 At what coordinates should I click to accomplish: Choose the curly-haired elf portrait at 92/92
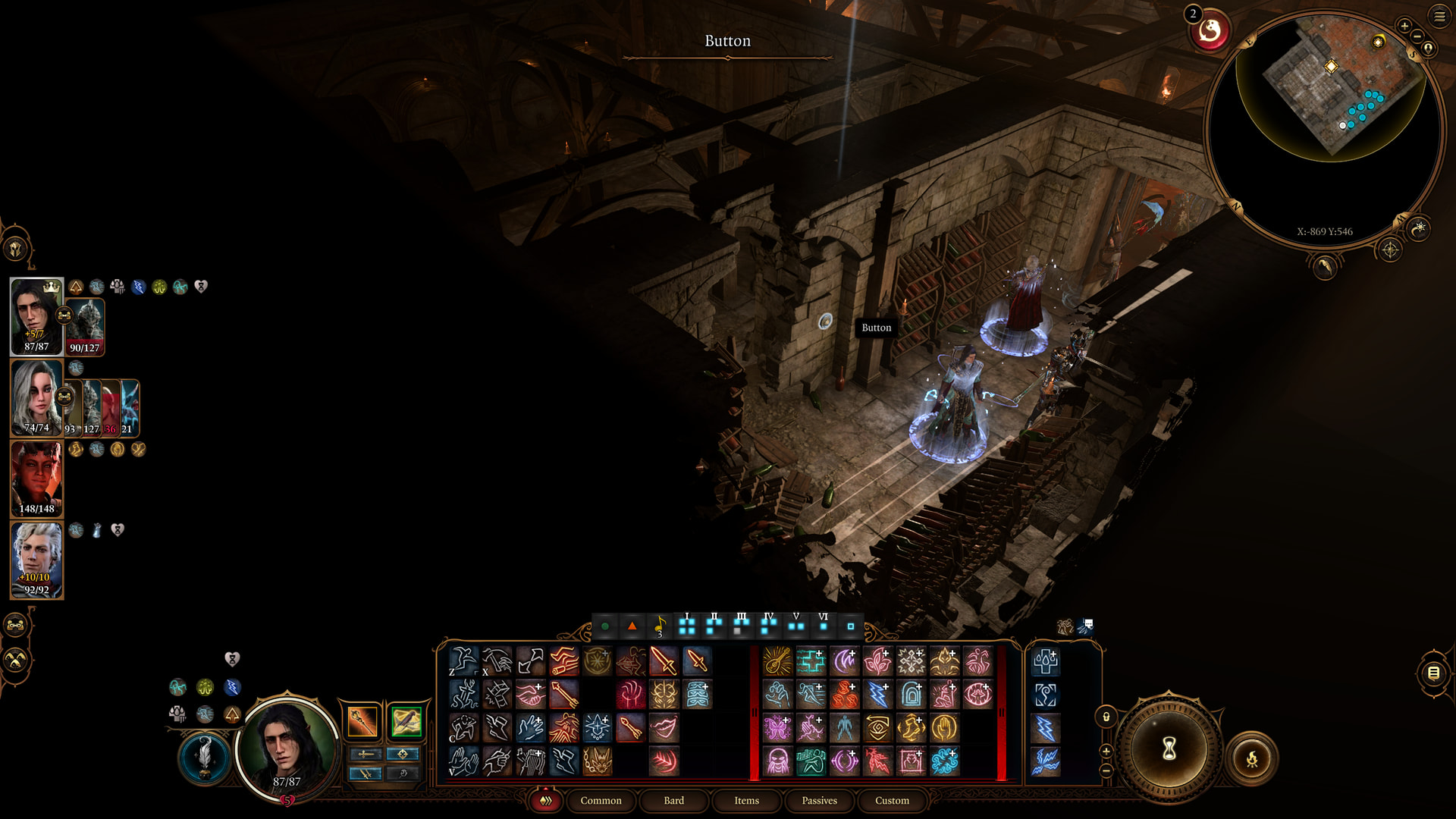coord(36,560)
